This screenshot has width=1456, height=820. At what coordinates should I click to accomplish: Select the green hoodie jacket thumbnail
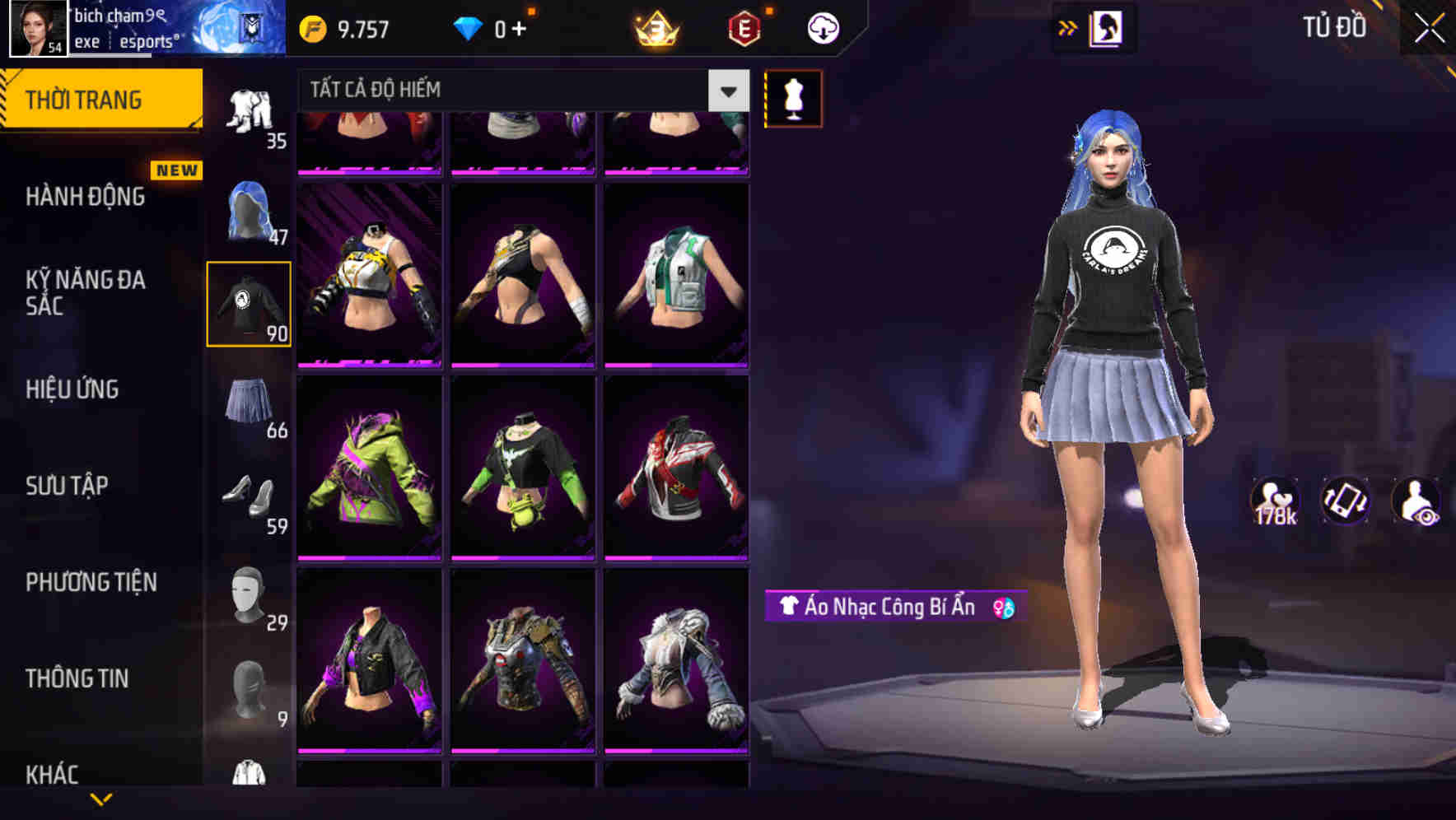(x=370, y=467)
